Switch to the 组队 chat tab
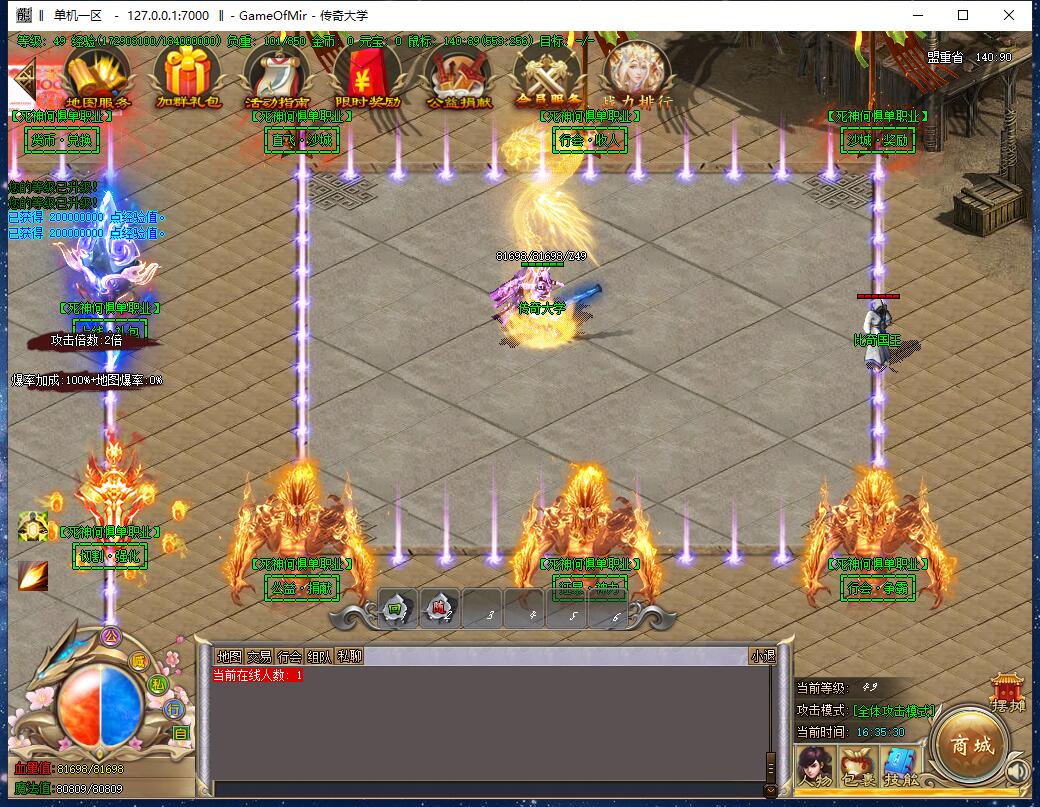 click(x=319, y=657)
